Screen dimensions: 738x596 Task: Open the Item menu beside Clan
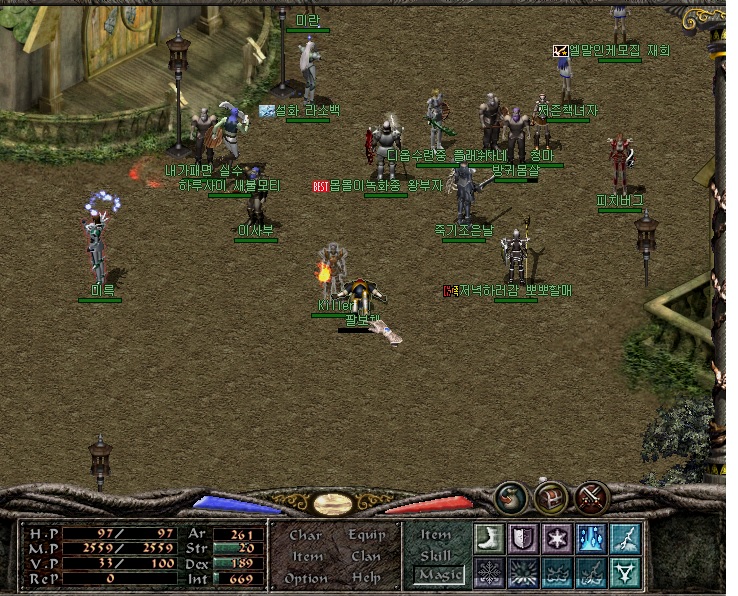pyautogui.click(x=307, y=556)
